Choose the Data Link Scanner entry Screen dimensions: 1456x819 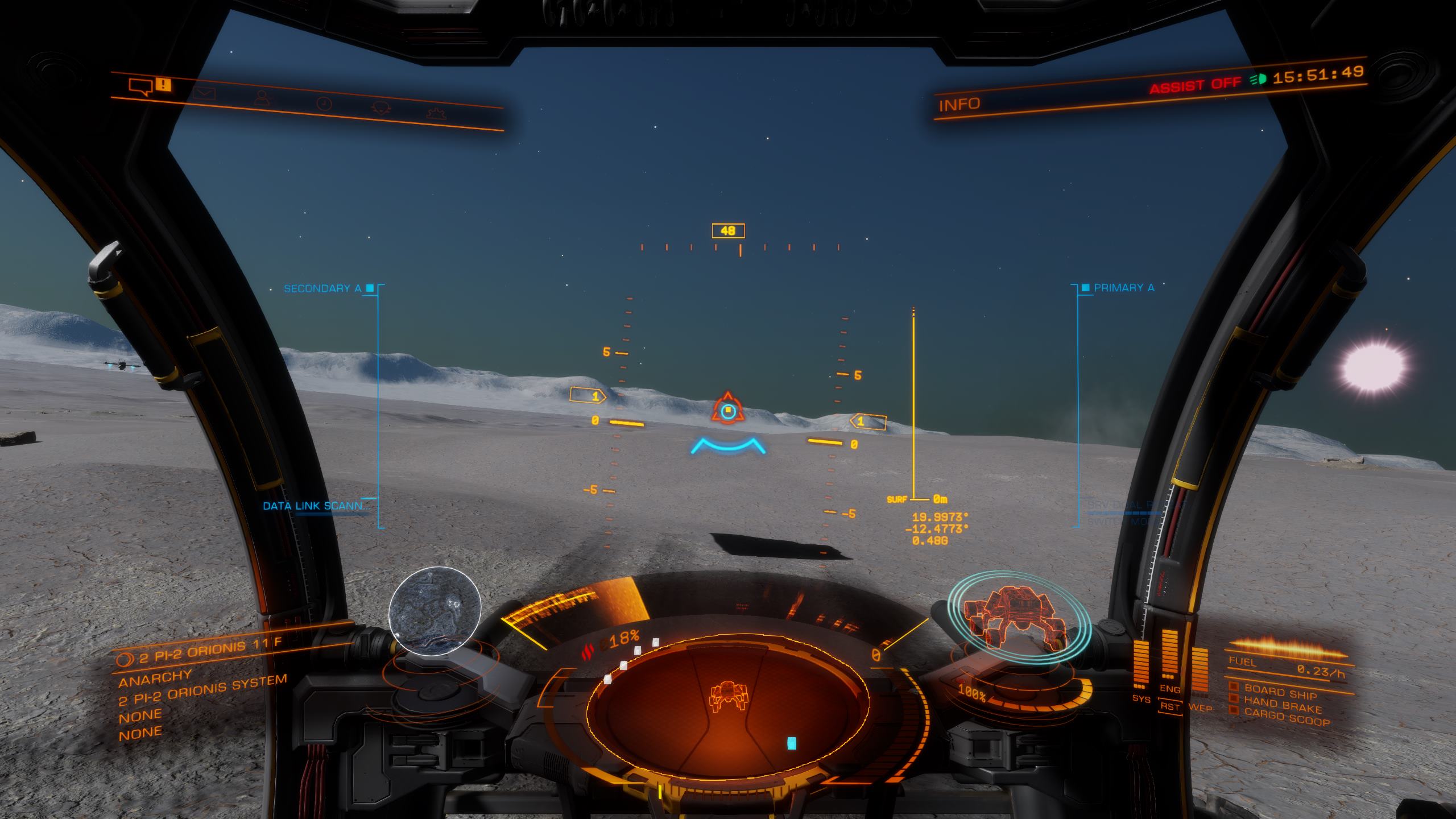click(316, 506)
